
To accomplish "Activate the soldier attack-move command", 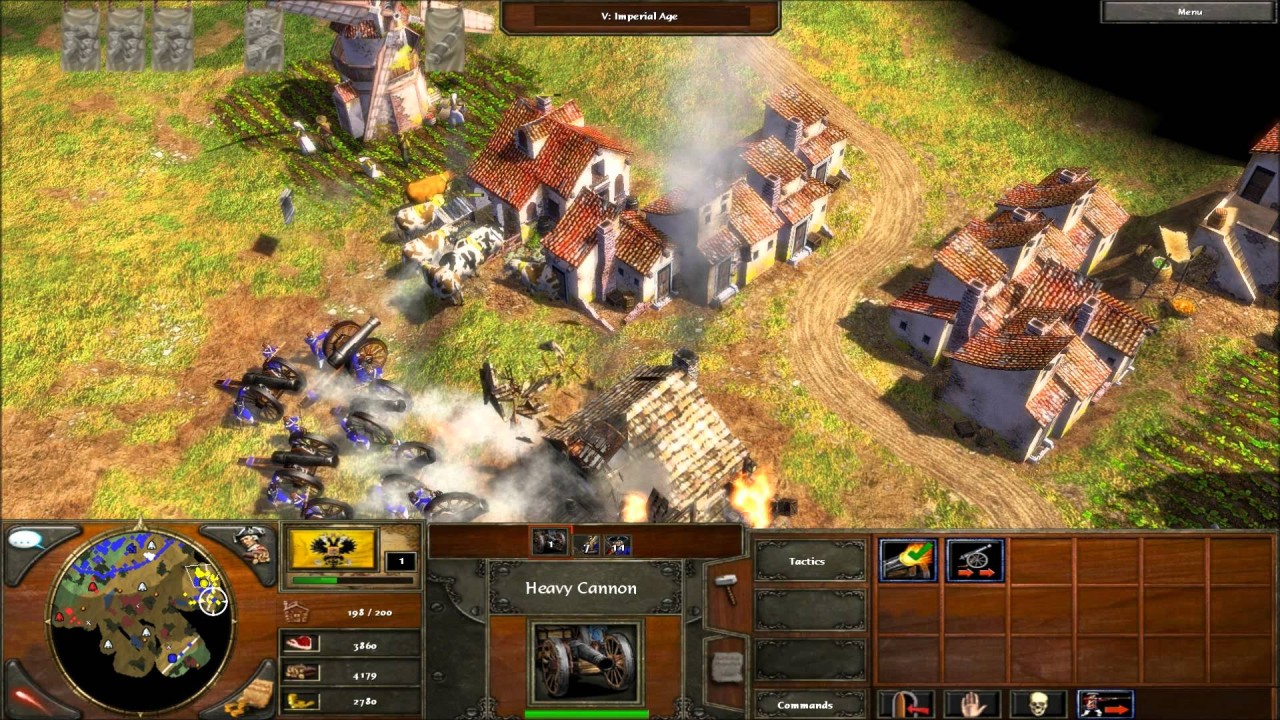I will 1105,704.
